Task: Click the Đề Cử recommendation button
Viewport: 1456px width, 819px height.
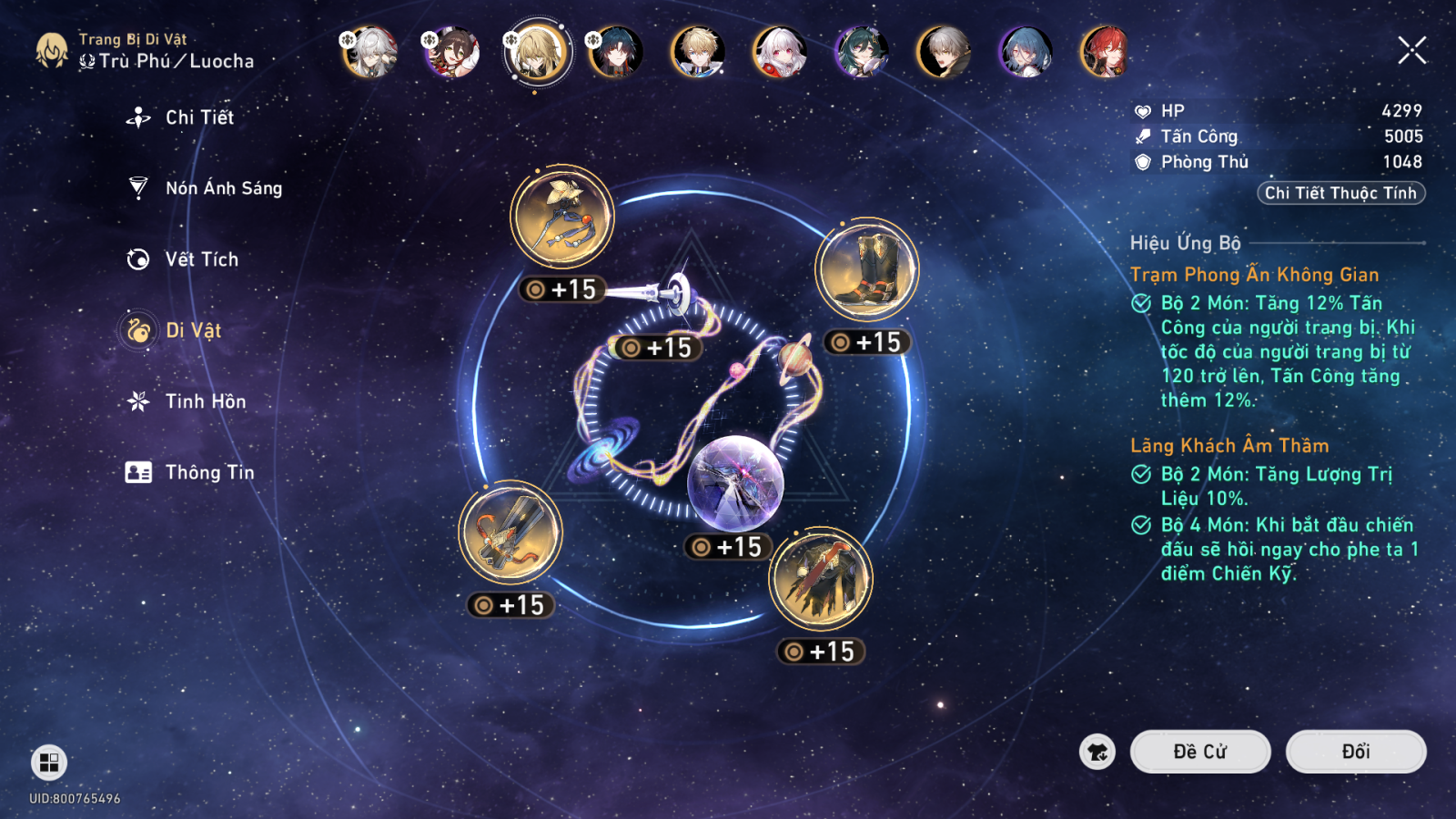Action: coord(1200,751)
